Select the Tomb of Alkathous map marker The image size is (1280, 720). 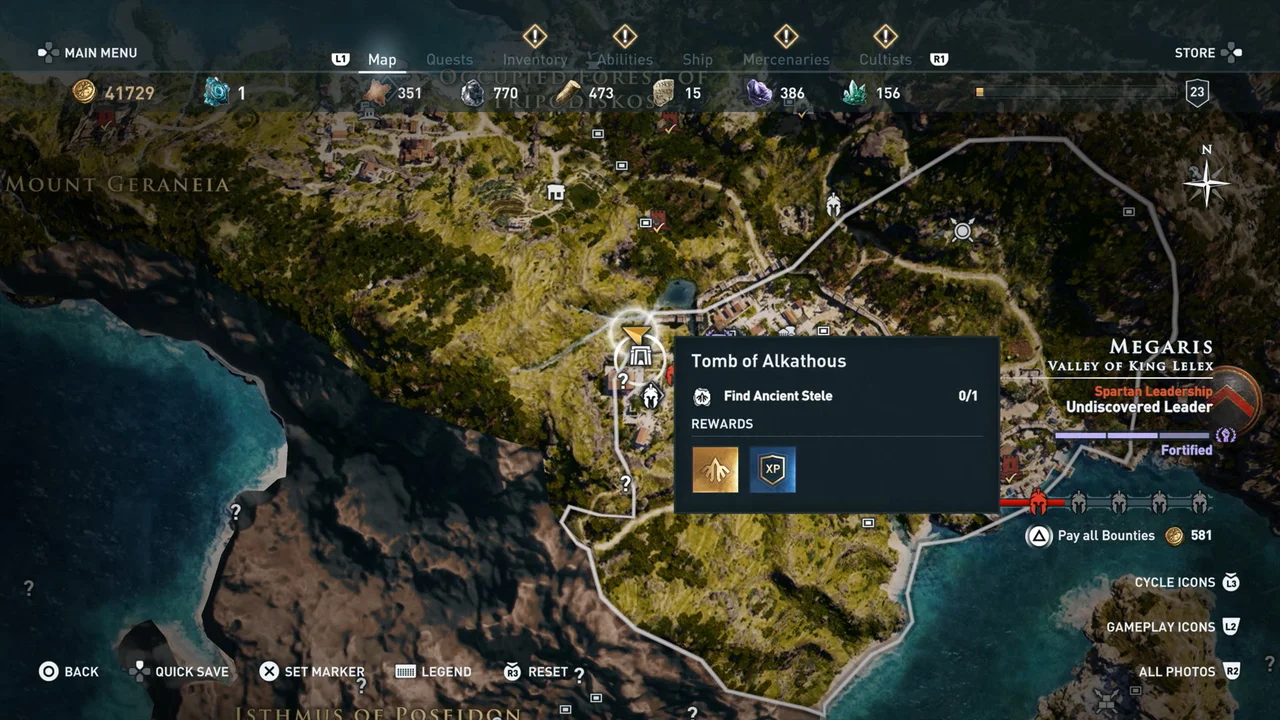(x=640, y=354)
